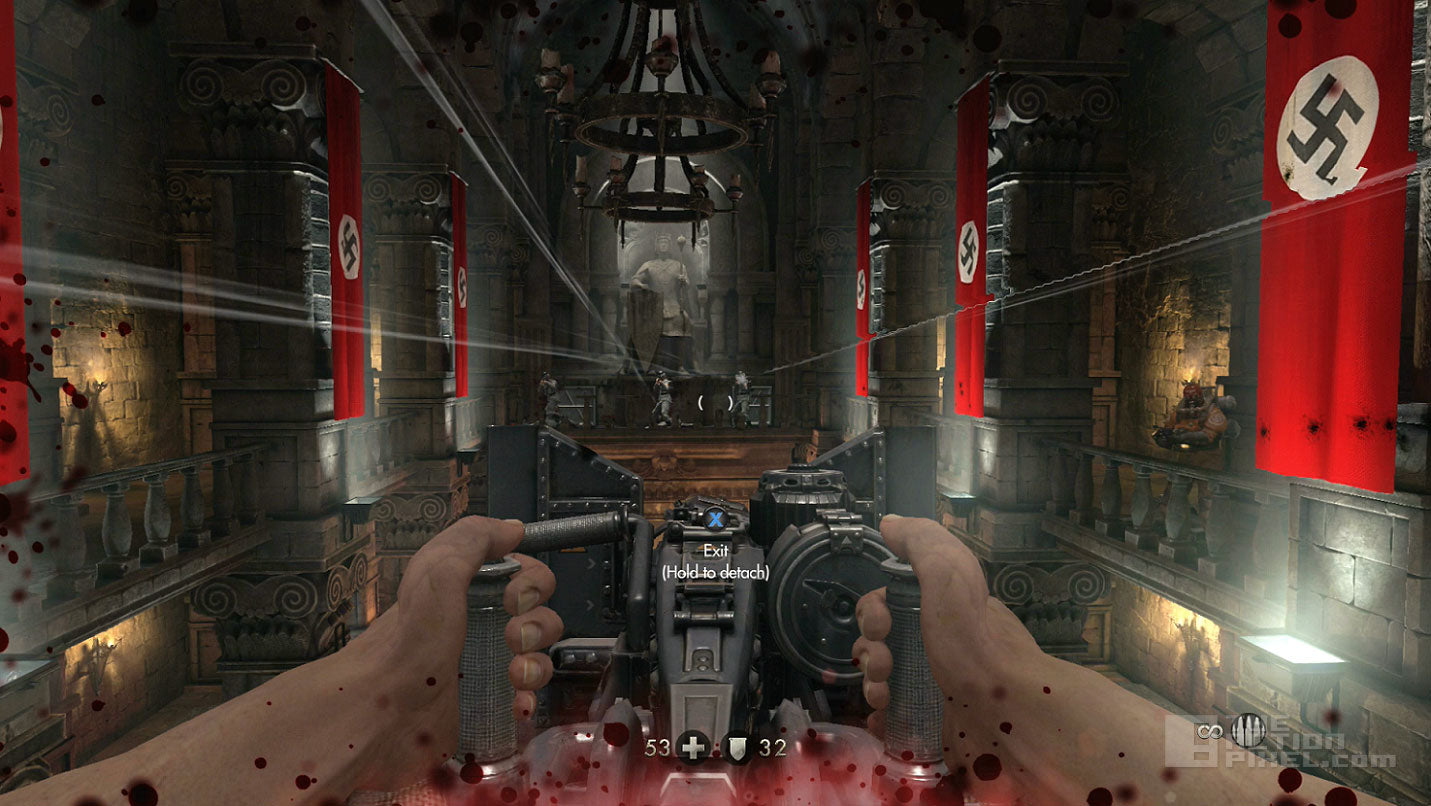Image resolution: width=1431 pixels, height=806 pixels.
Task: Click the small arrow above the drum magazine
Action: click(847, 539)
